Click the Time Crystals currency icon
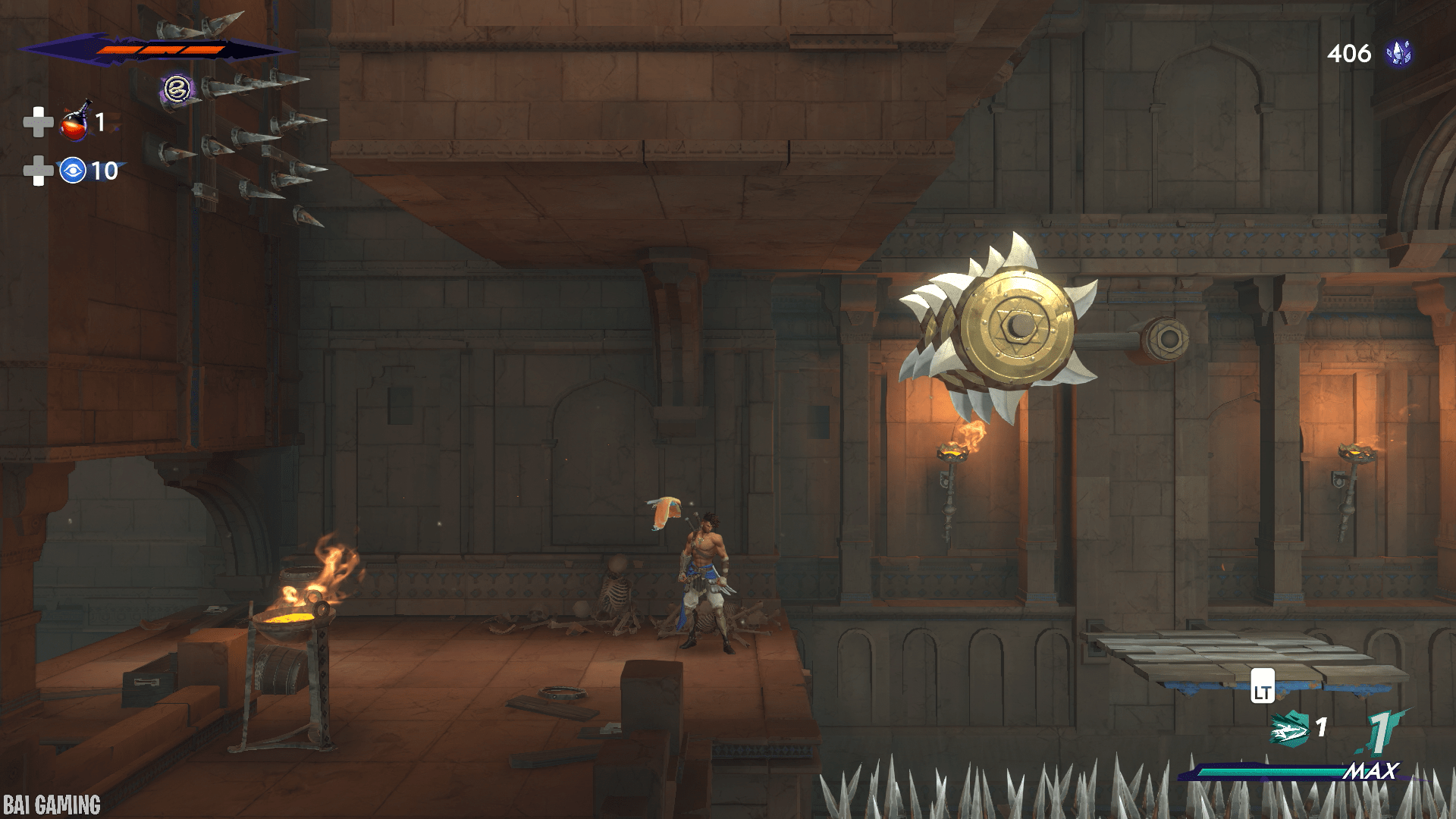Screen dimensions: 1456x819 click(x=1398, y=53)
